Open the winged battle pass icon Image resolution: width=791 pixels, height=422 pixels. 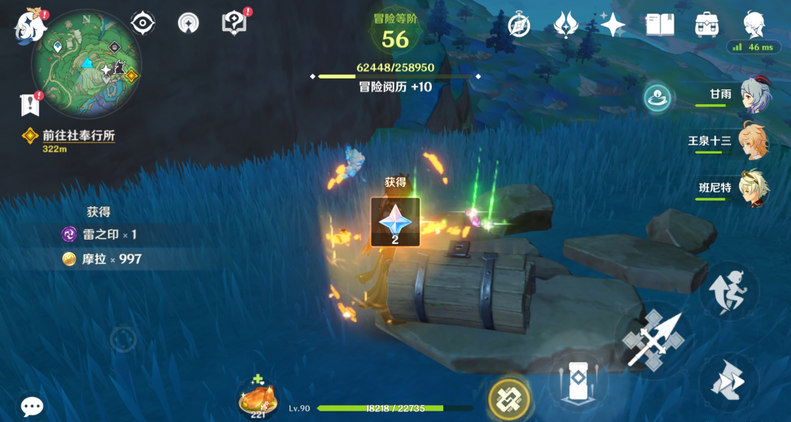(x=566, y=24)
